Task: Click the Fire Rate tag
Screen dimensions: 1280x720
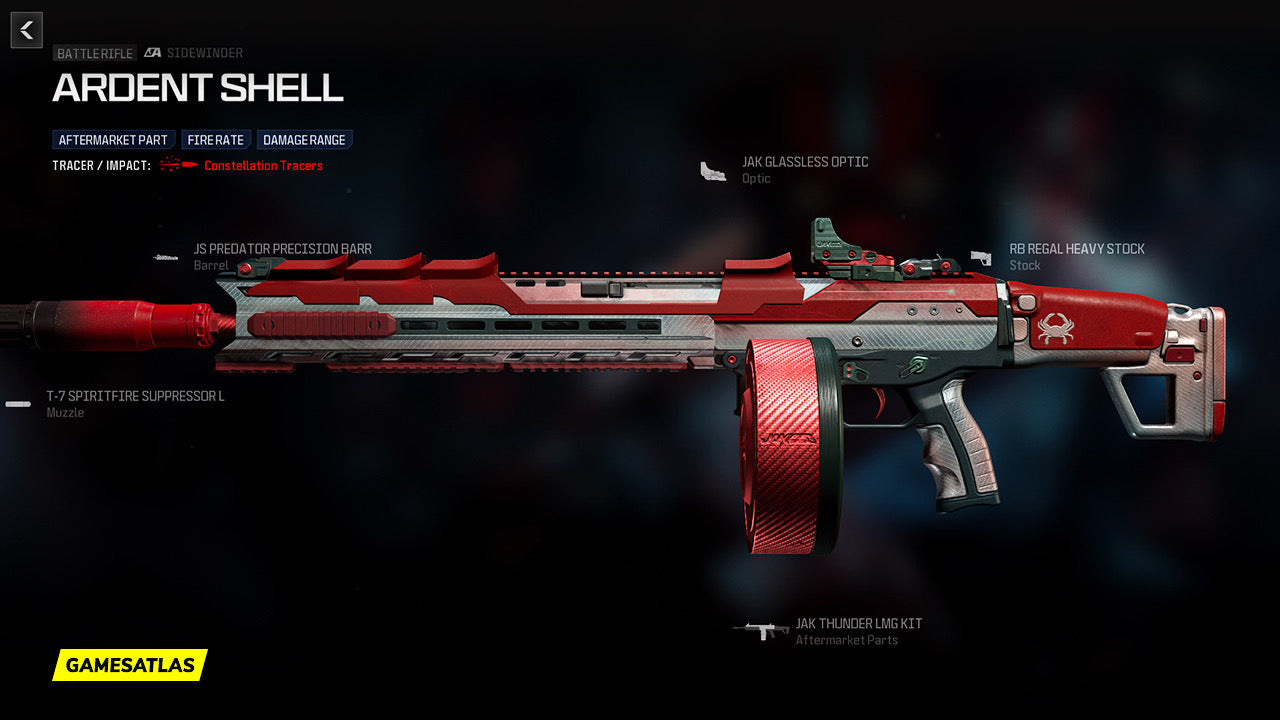Action: click(x=216, y=140)
